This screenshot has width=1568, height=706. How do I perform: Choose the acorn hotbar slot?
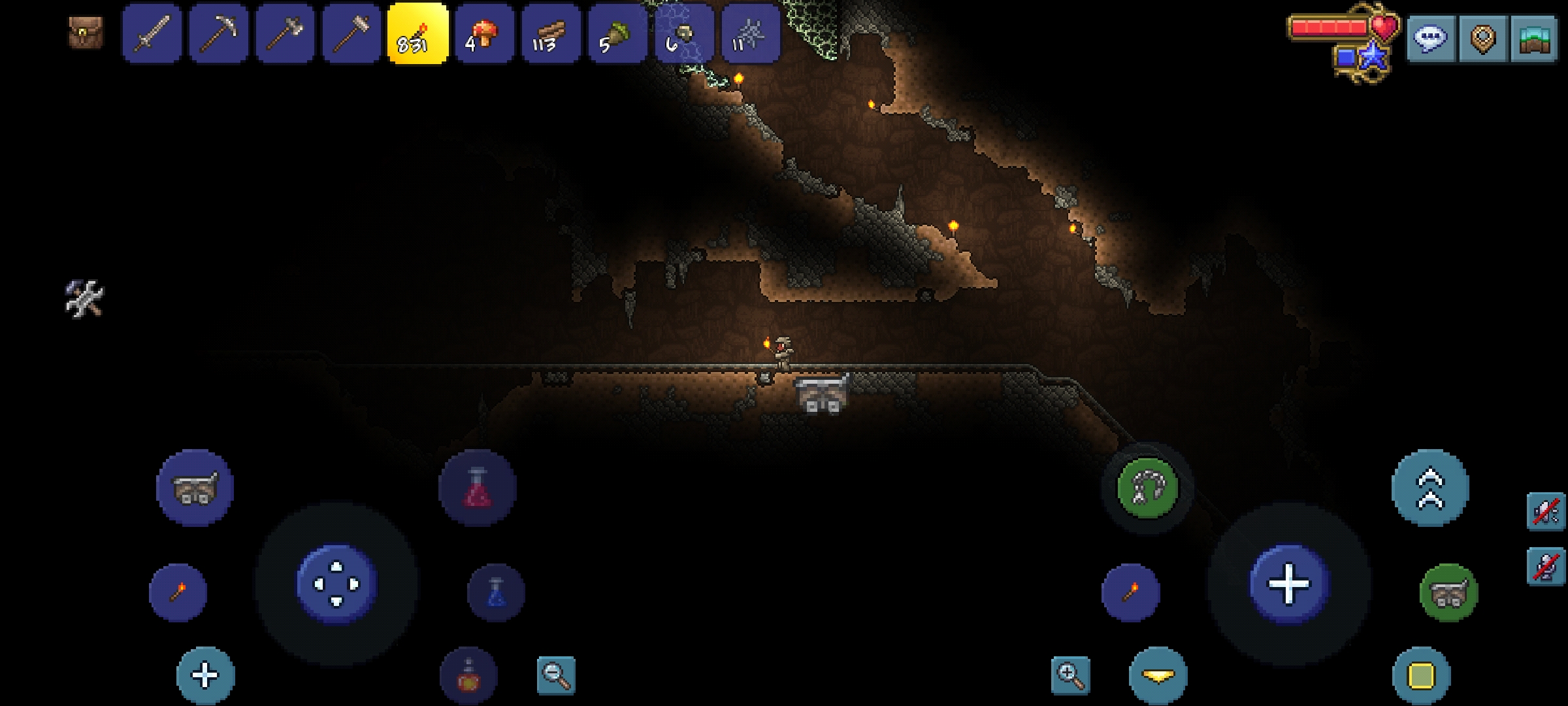point(617,34)
